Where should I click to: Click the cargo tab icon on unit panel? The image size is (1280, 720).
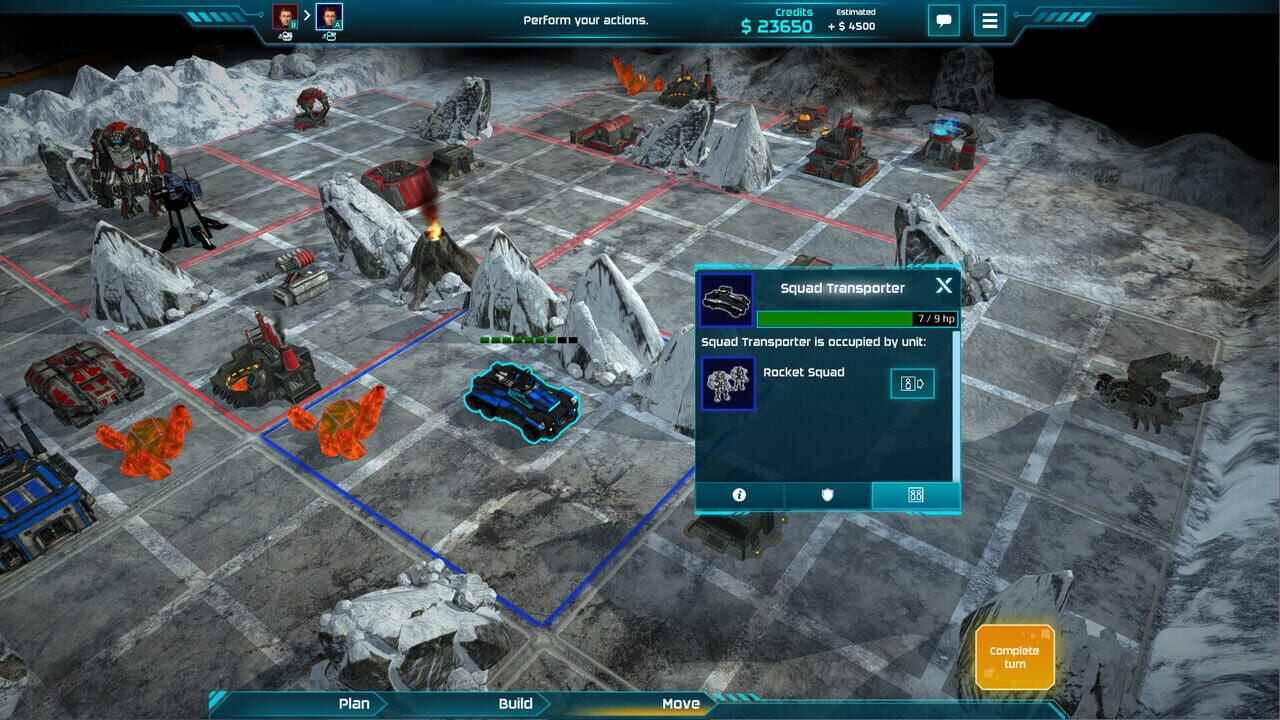coord(913,494)
